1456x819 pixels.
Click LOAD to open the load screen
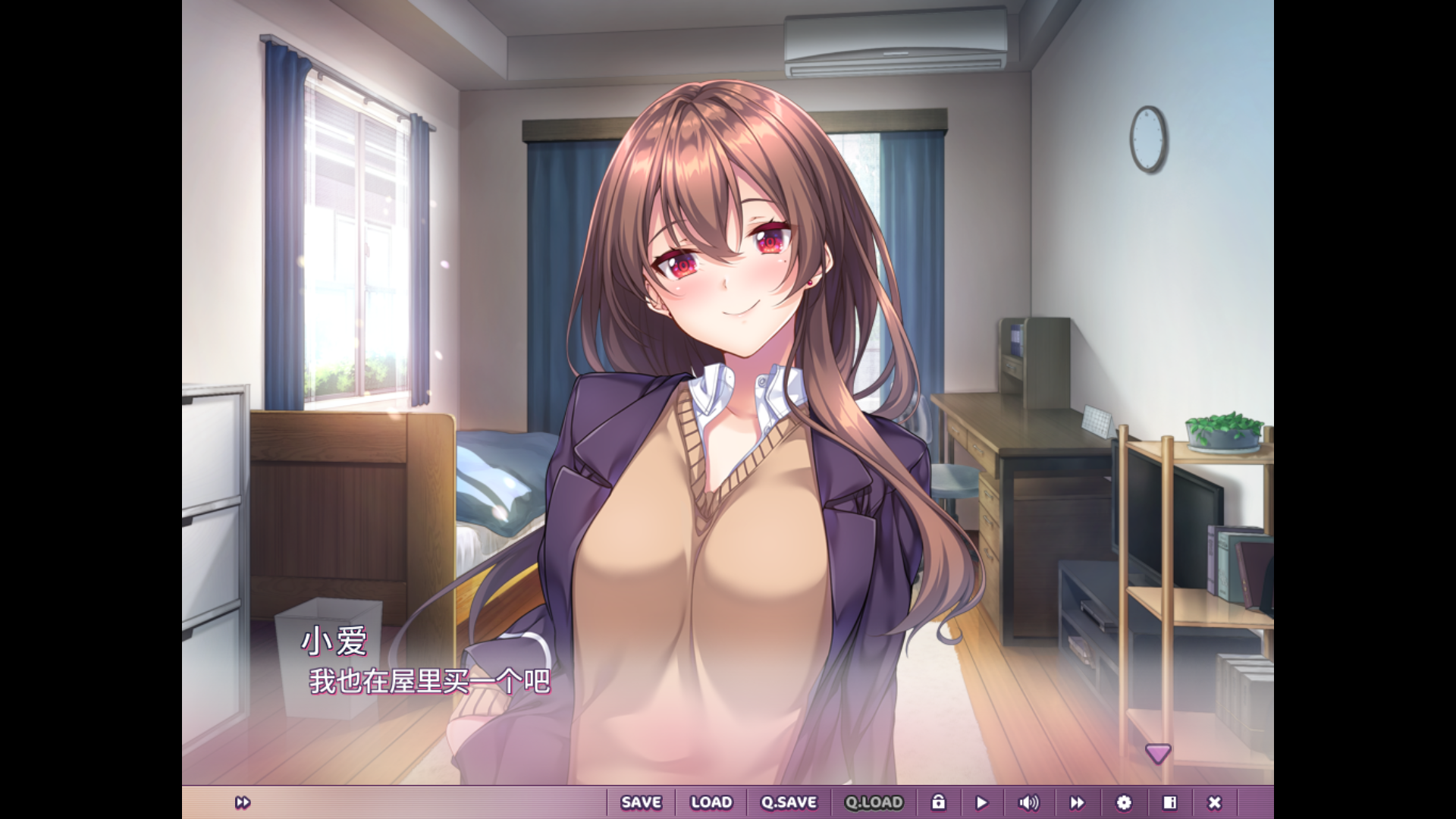(x=711, y=802)
